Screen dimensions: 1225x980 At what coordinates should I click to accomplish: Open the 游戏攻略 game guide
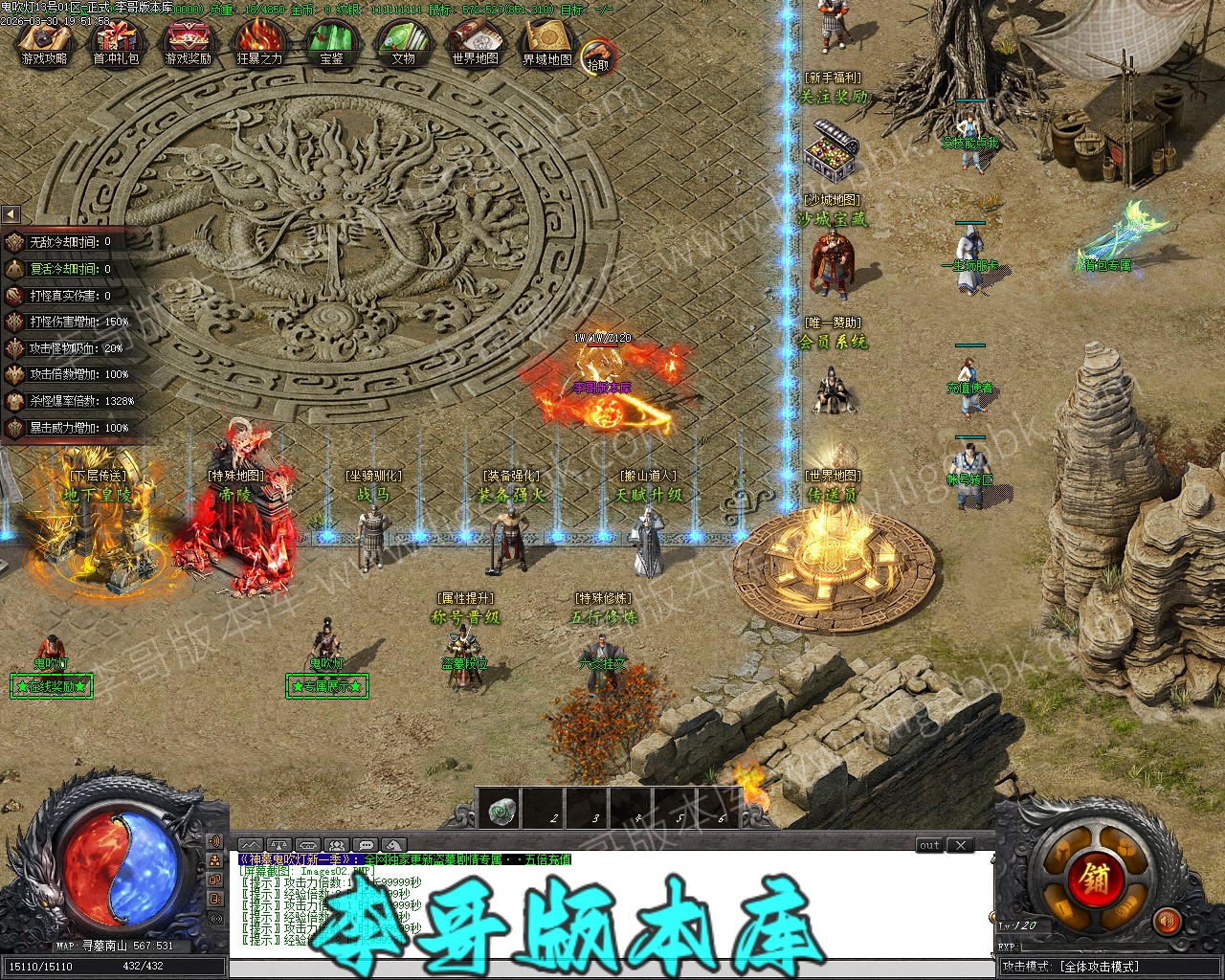(44, 44)
